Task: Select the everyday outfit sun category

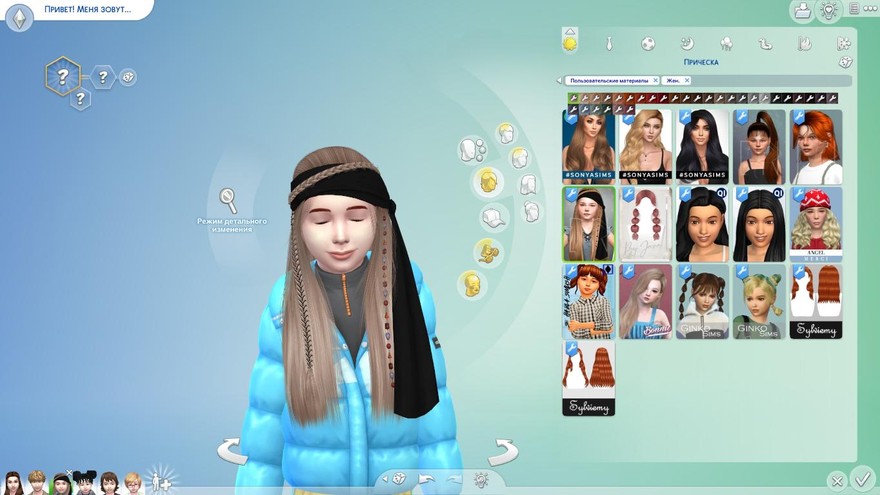Action: coord(570,43)
